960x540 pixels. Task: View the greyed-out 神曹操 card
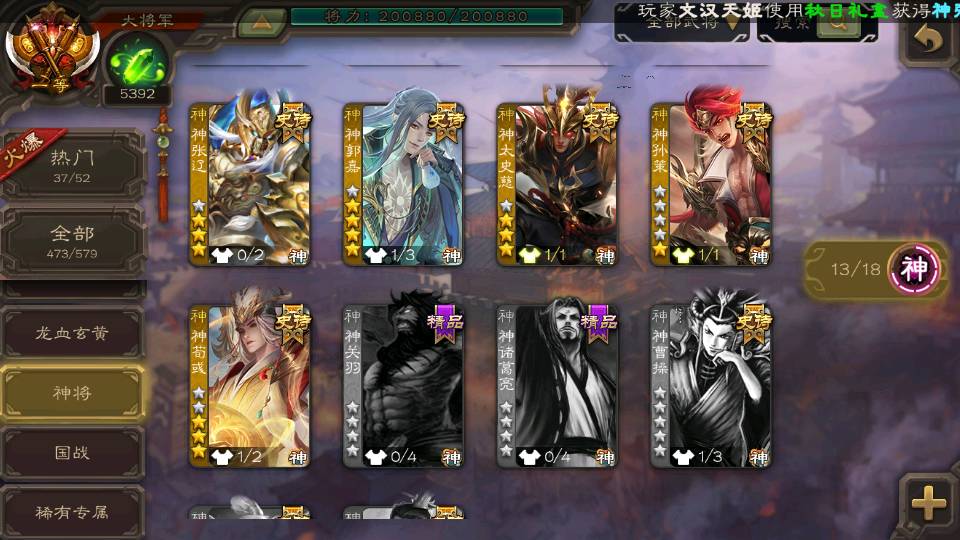pos(711,386)
